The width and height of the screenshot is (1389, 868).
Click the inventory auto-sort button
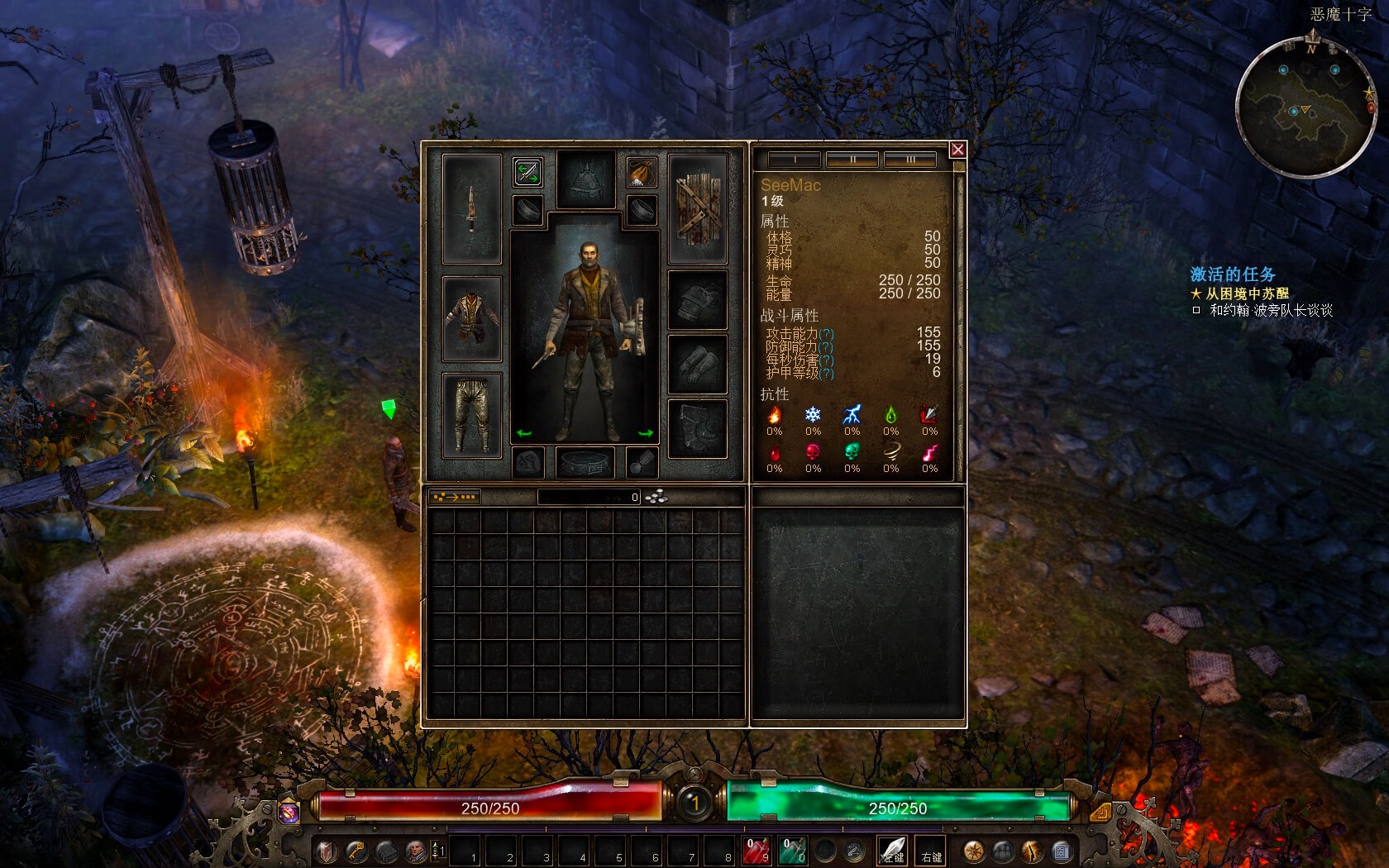click(x=454, y=497)
